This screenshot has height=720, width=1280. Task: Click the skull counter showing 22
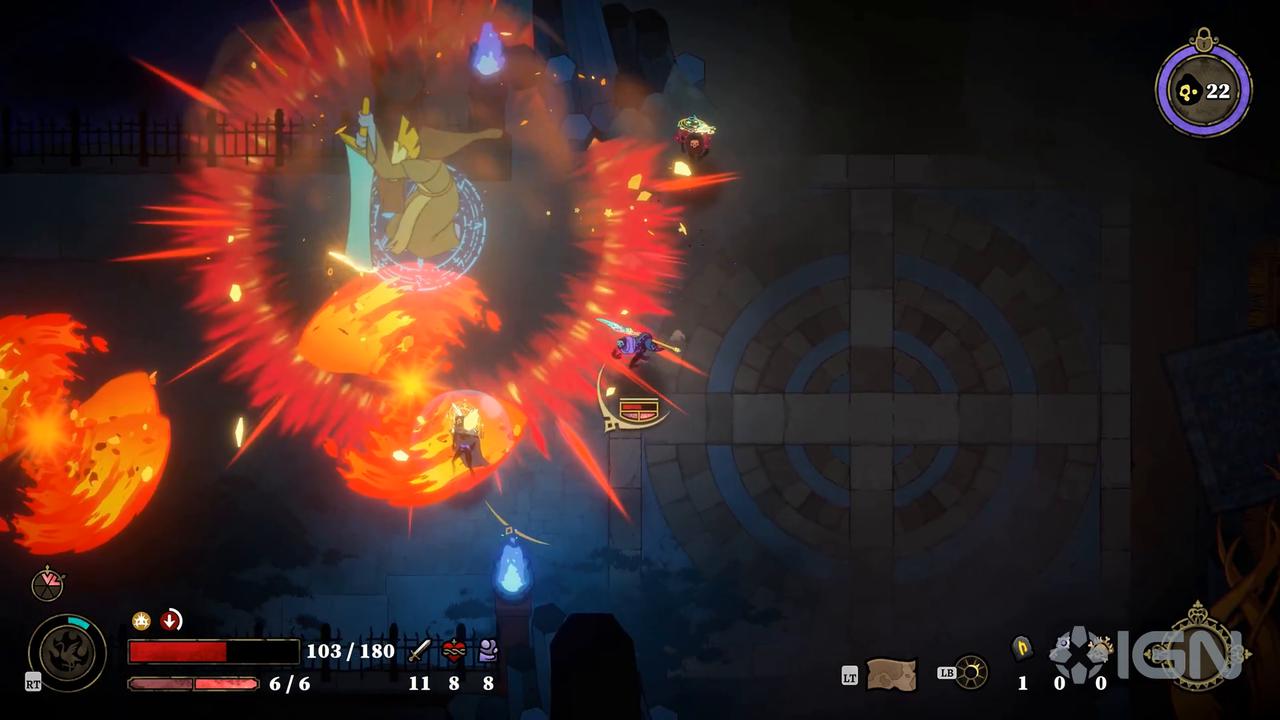pyautogui.click(x=1204, y=91)
